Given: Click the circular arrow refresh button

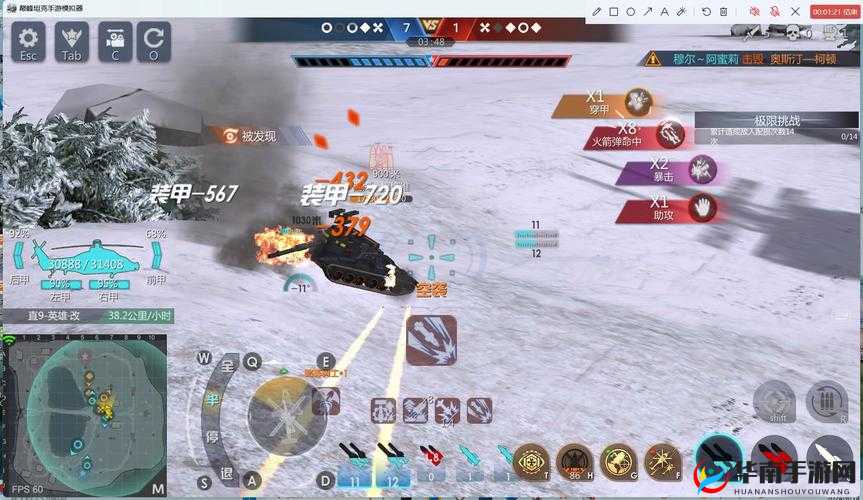Looking at the screenshot, I should (x=154, y=42).
